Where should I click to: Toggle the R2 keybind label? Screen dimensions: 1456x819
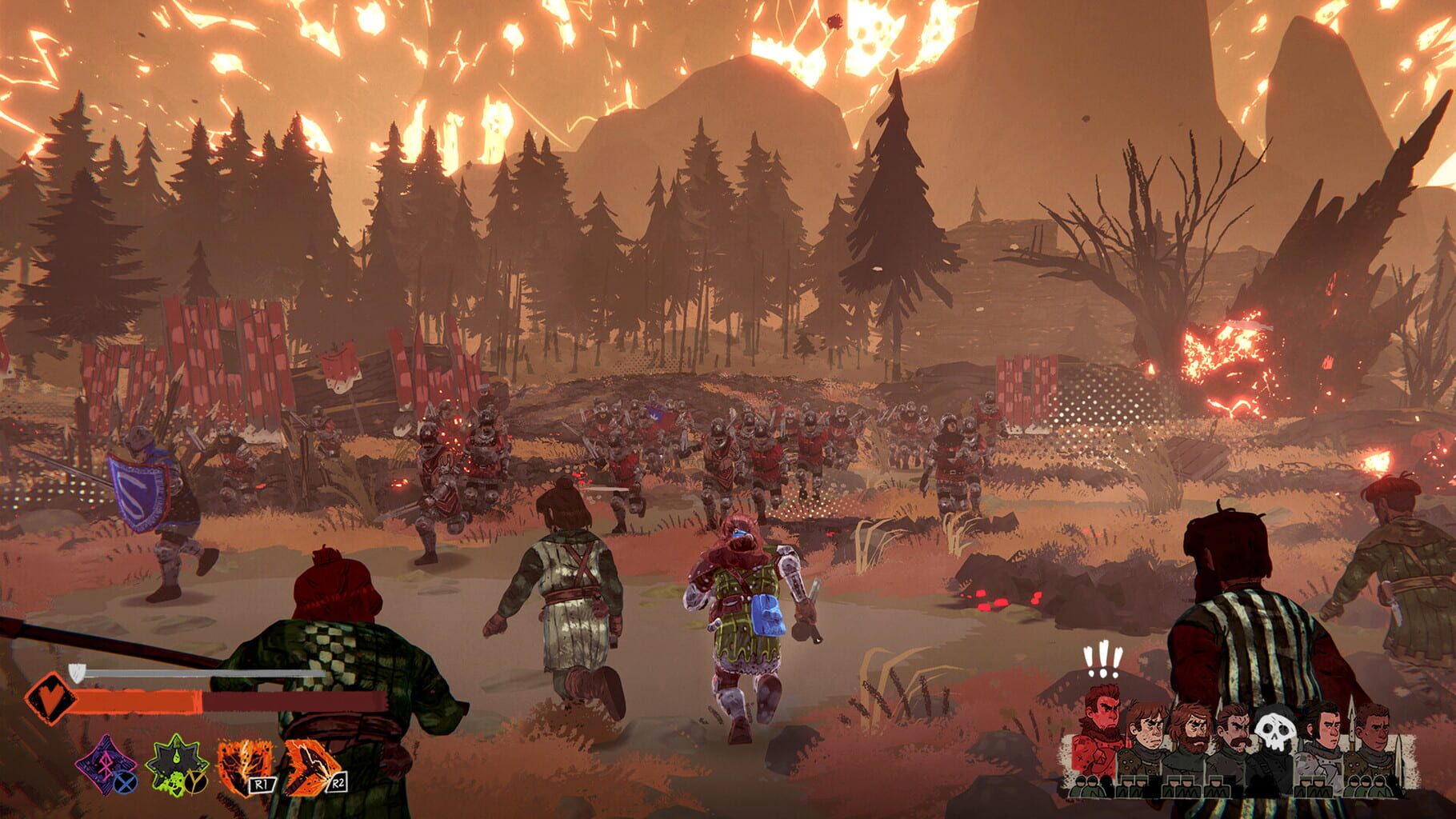[338, 785]
